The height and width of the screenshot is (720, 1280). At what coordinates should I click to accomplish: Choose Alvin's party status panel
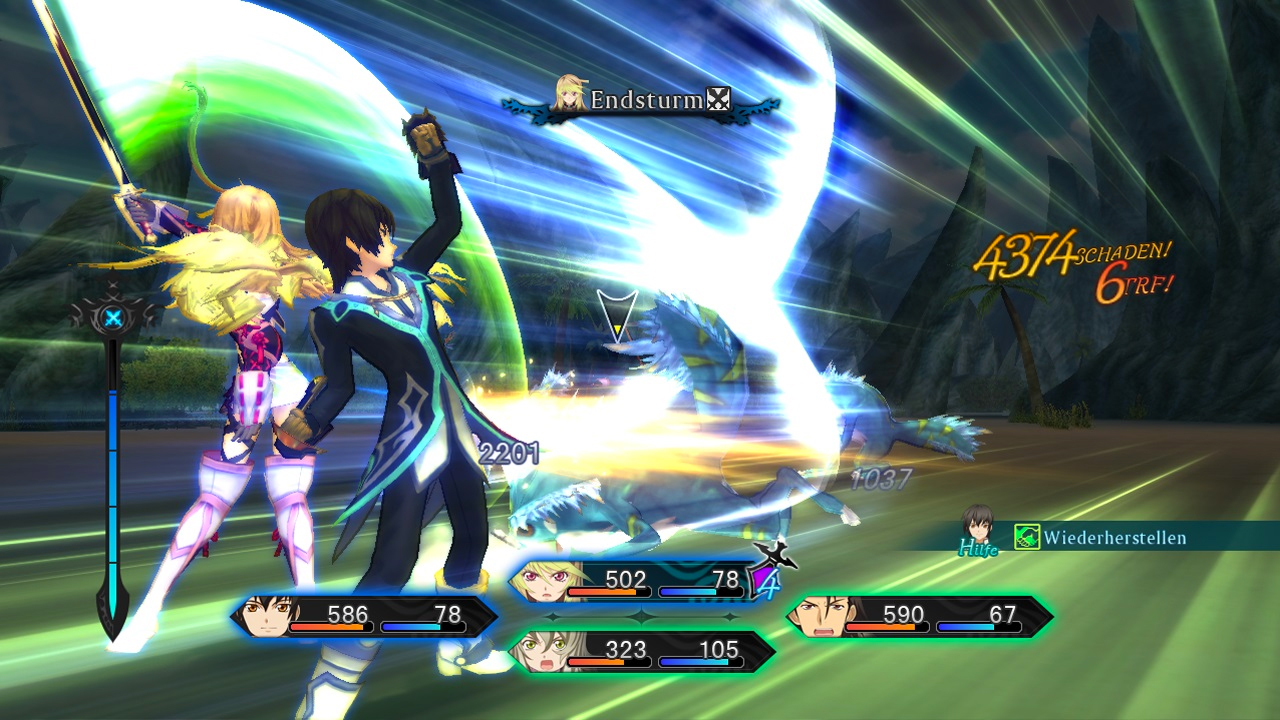pos(918,617)
